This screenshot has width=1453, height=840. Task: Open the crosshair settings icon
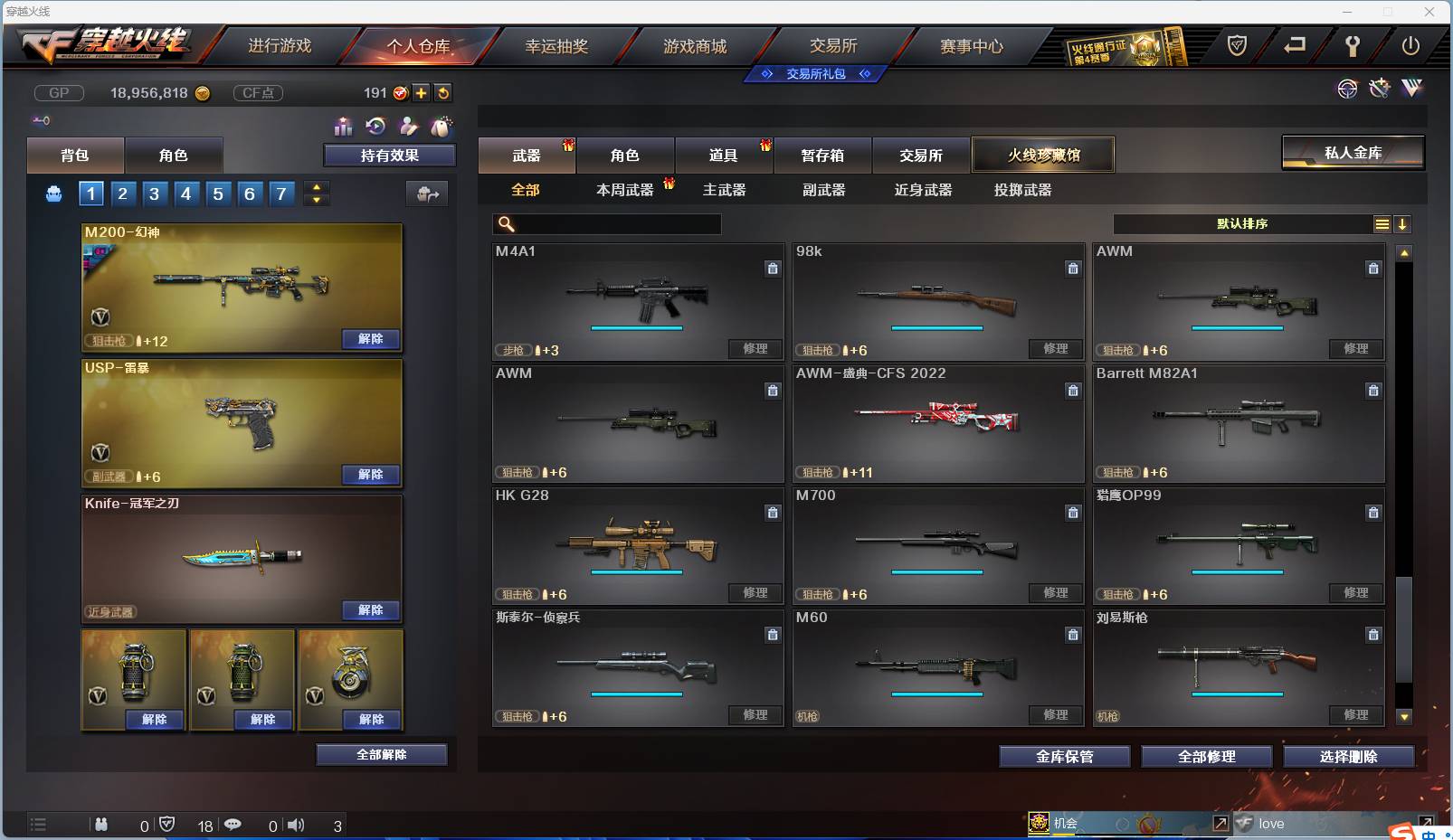1348,90
